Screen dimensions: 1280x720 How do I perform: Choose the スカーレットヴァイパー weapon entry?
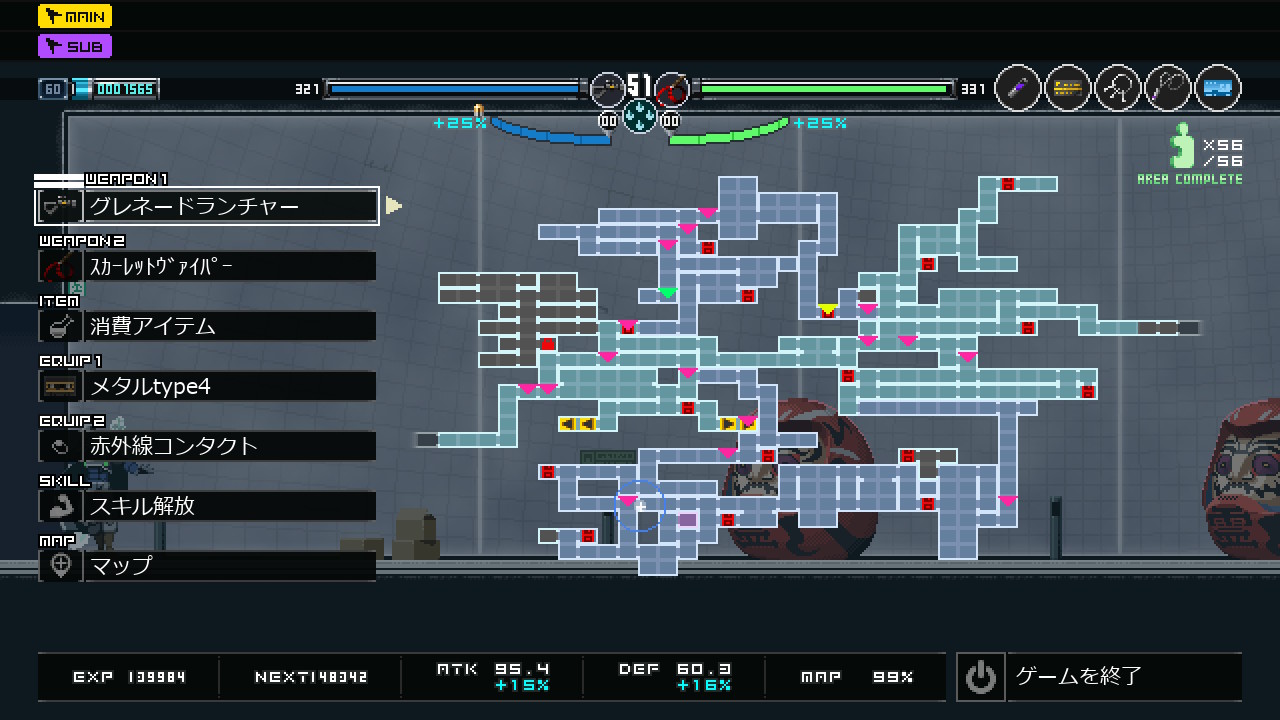(207, 266)
